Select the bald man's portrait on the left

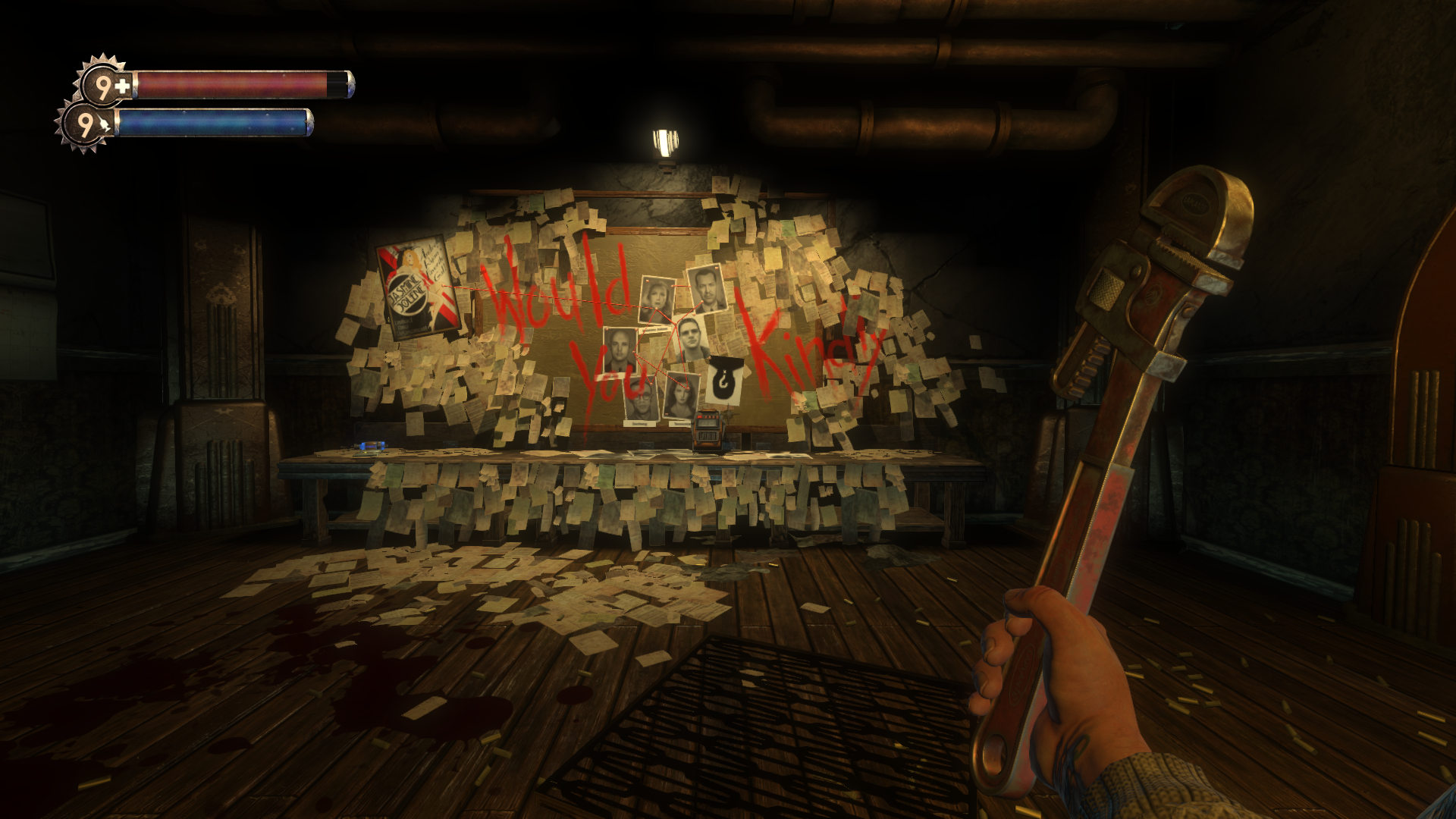[619, 349]
